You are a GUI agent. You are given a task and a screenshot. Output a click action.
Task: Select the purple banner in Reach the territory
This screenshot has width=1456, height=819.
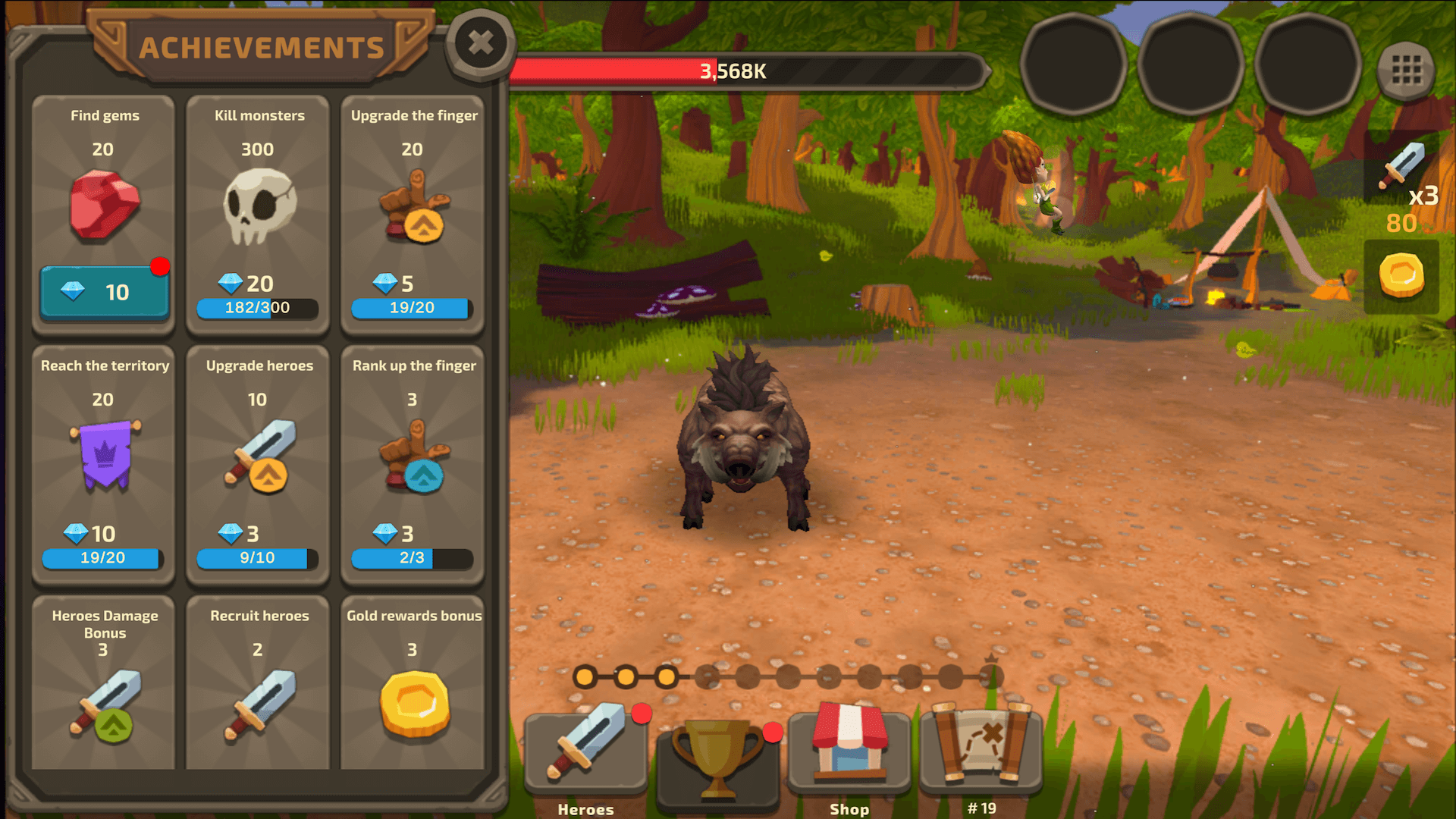coord(104,455)
